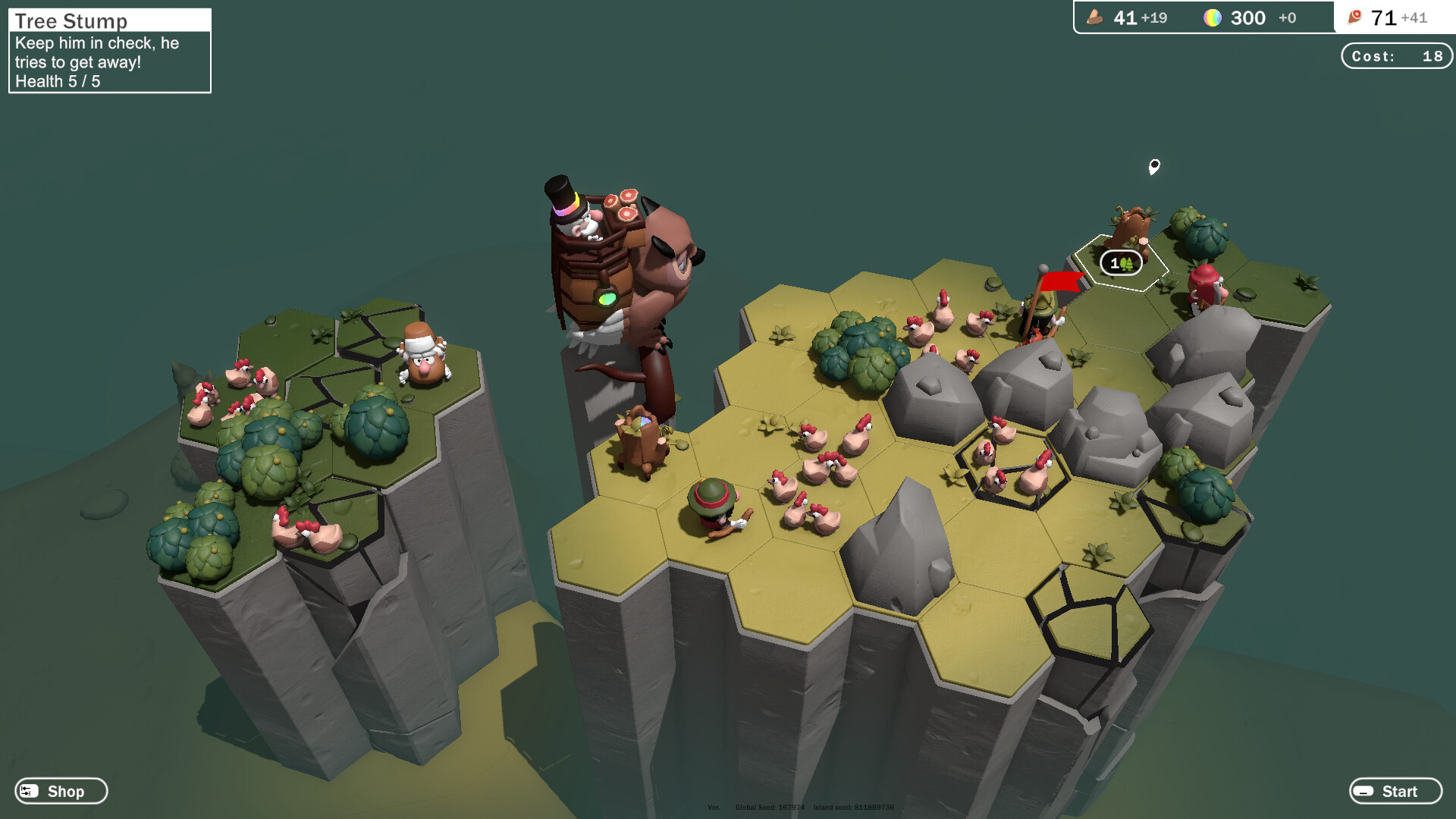
Task: Click the wood log resource icon
Action: tap(1094, 17)
